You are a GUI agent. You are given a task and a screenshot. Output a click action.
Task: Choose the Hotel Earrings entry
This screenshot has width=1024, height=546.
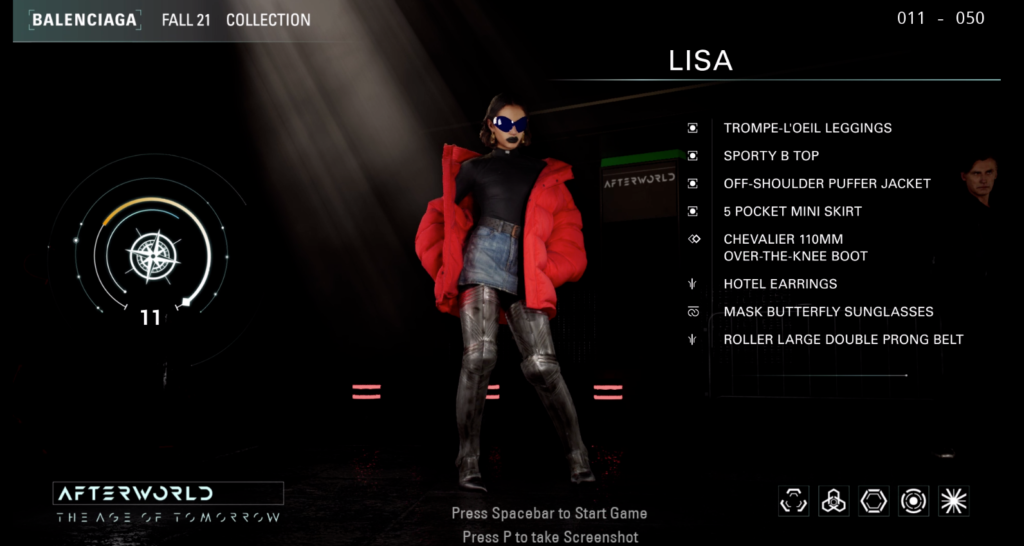[780, 284]
